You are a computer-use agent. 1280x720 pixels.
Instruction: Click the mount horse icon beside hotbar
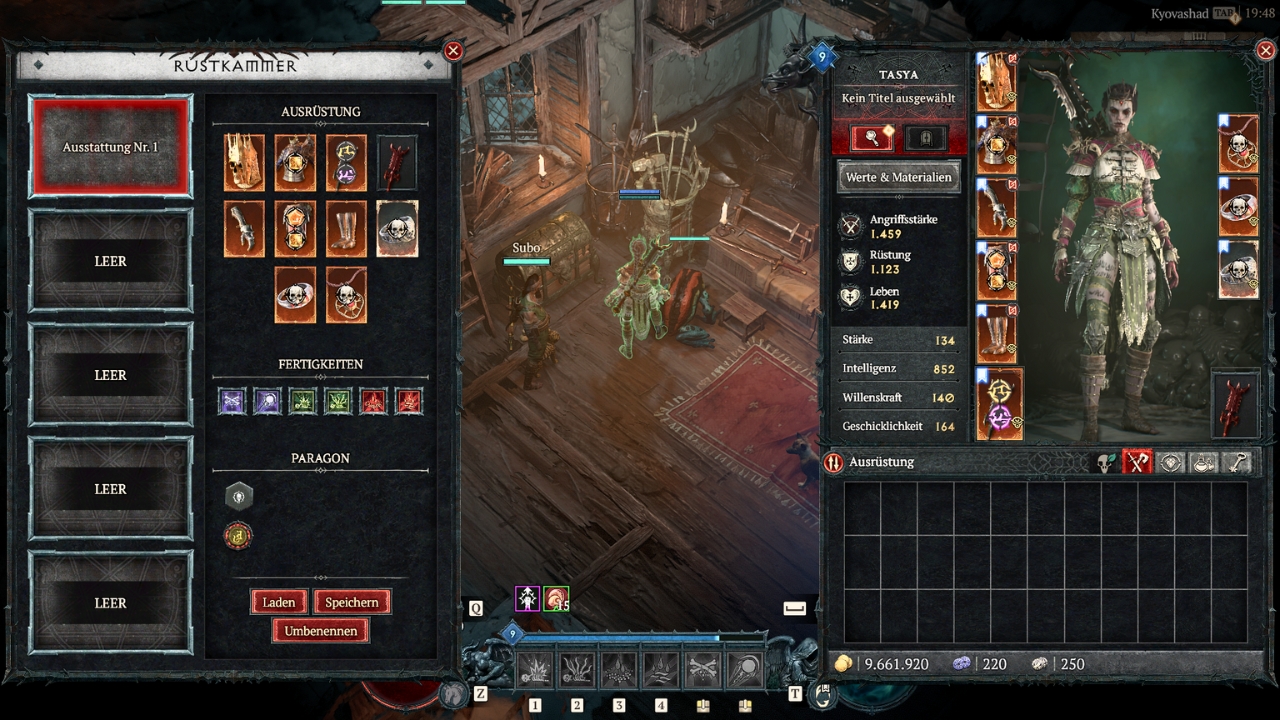[454, 693]
